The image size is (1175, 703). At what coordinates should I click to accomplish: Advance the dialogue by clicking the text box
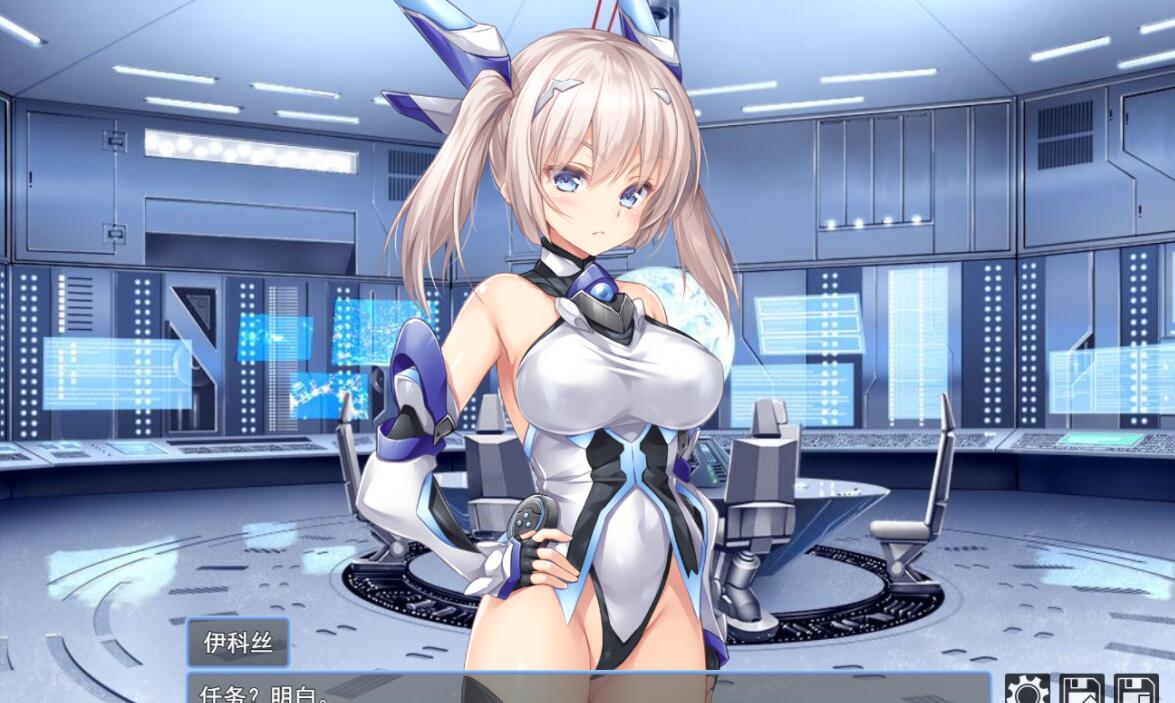pyautogui.click(x=588, y=690)
